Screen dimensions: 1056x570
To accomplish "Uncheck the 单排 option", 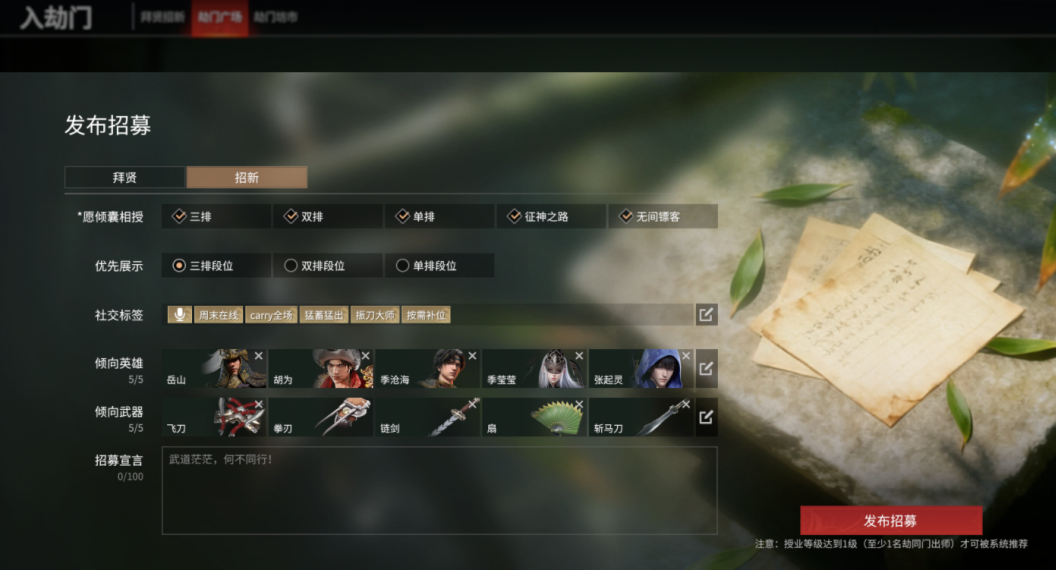I will pyautogui.click(x=403, y=216).
